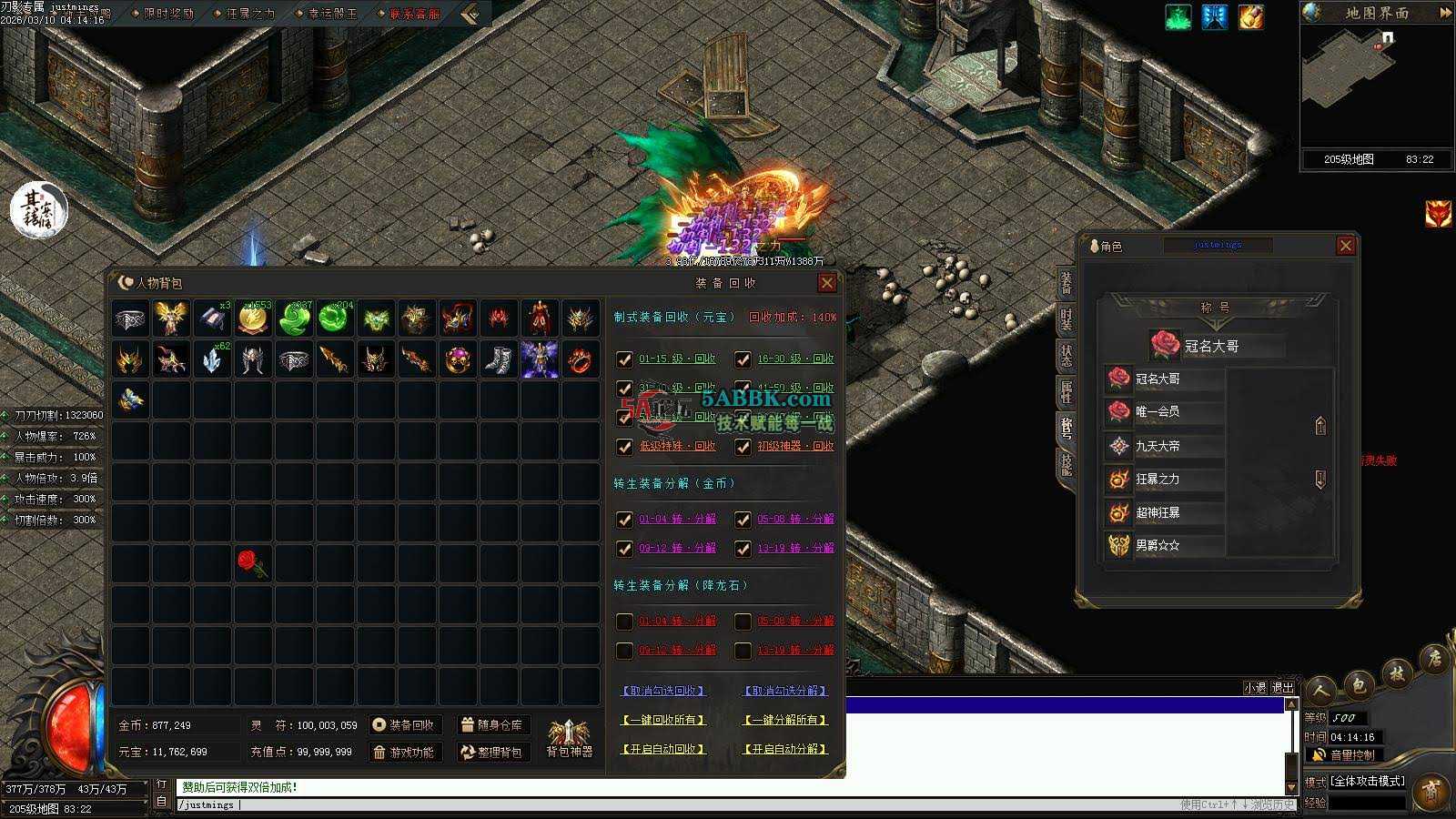This screenshot has height=819, width=1456.
Task: Sort the bag with 整理背包
Action: click(492, 753)
